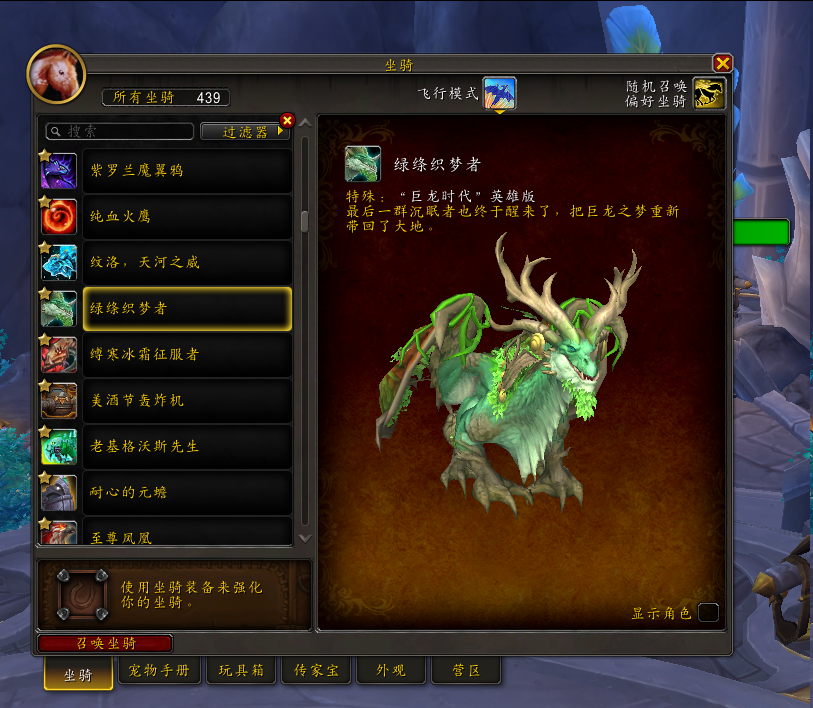This screenshot has height=708, width=813.
Task: Summon a random favorite mount icon
Action: (709, 93)
